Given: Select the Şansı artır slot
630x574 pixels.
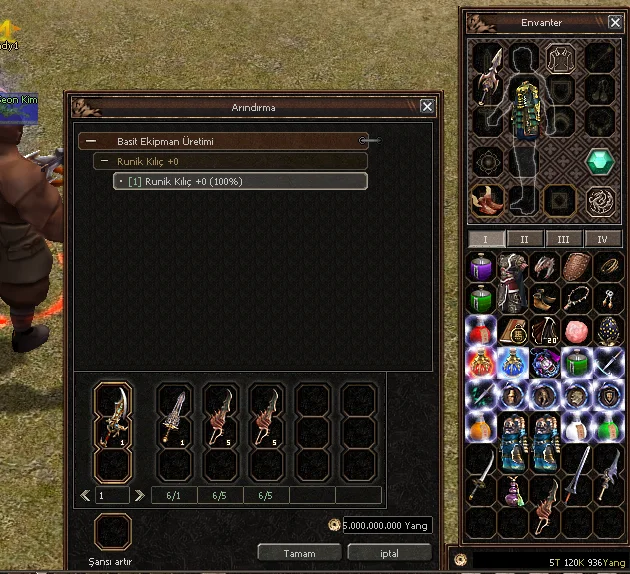Looking at the screenshot, I should click(x=112, y=532).
